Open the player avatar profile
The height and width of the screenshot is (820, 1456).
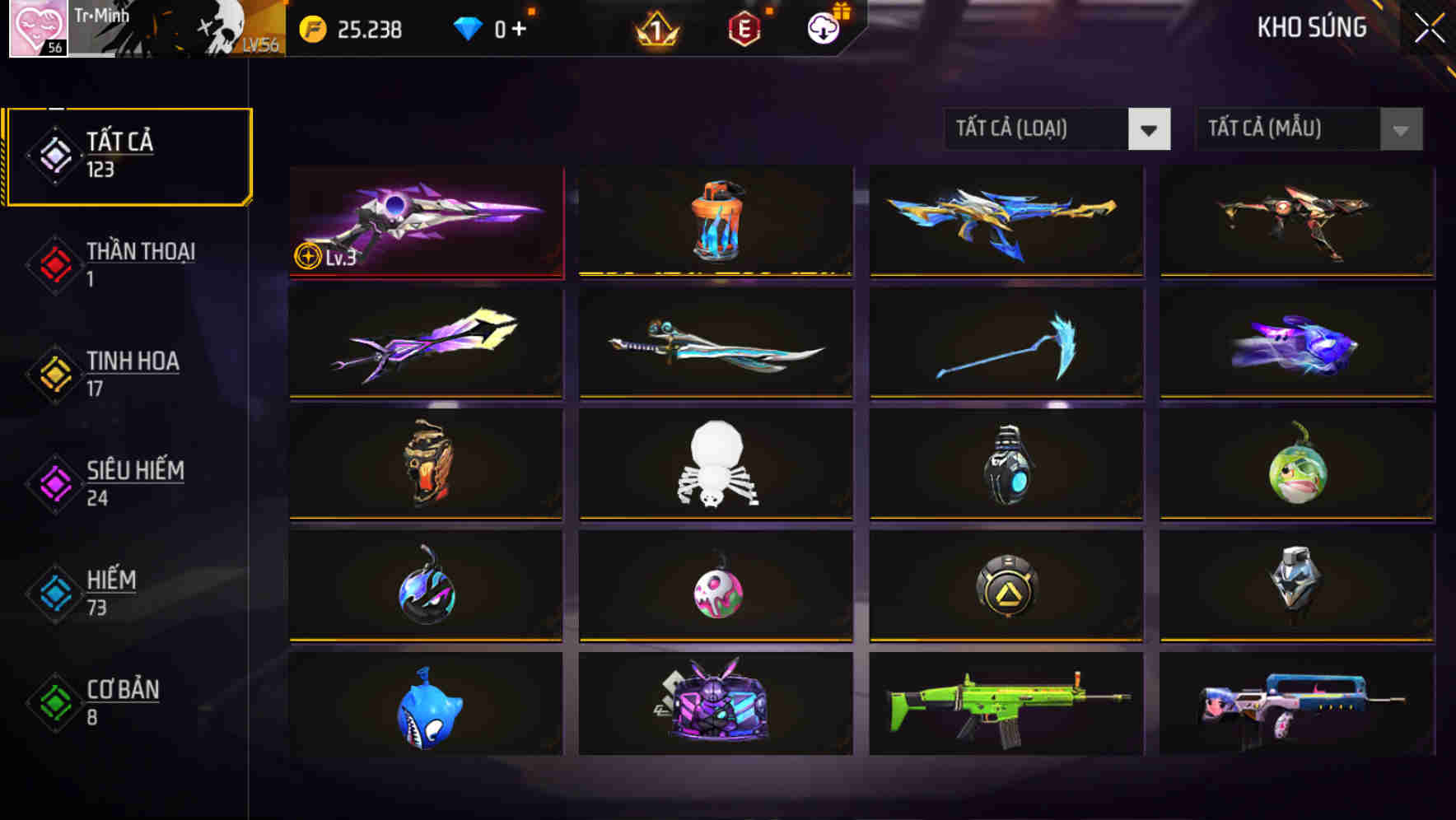37,29
